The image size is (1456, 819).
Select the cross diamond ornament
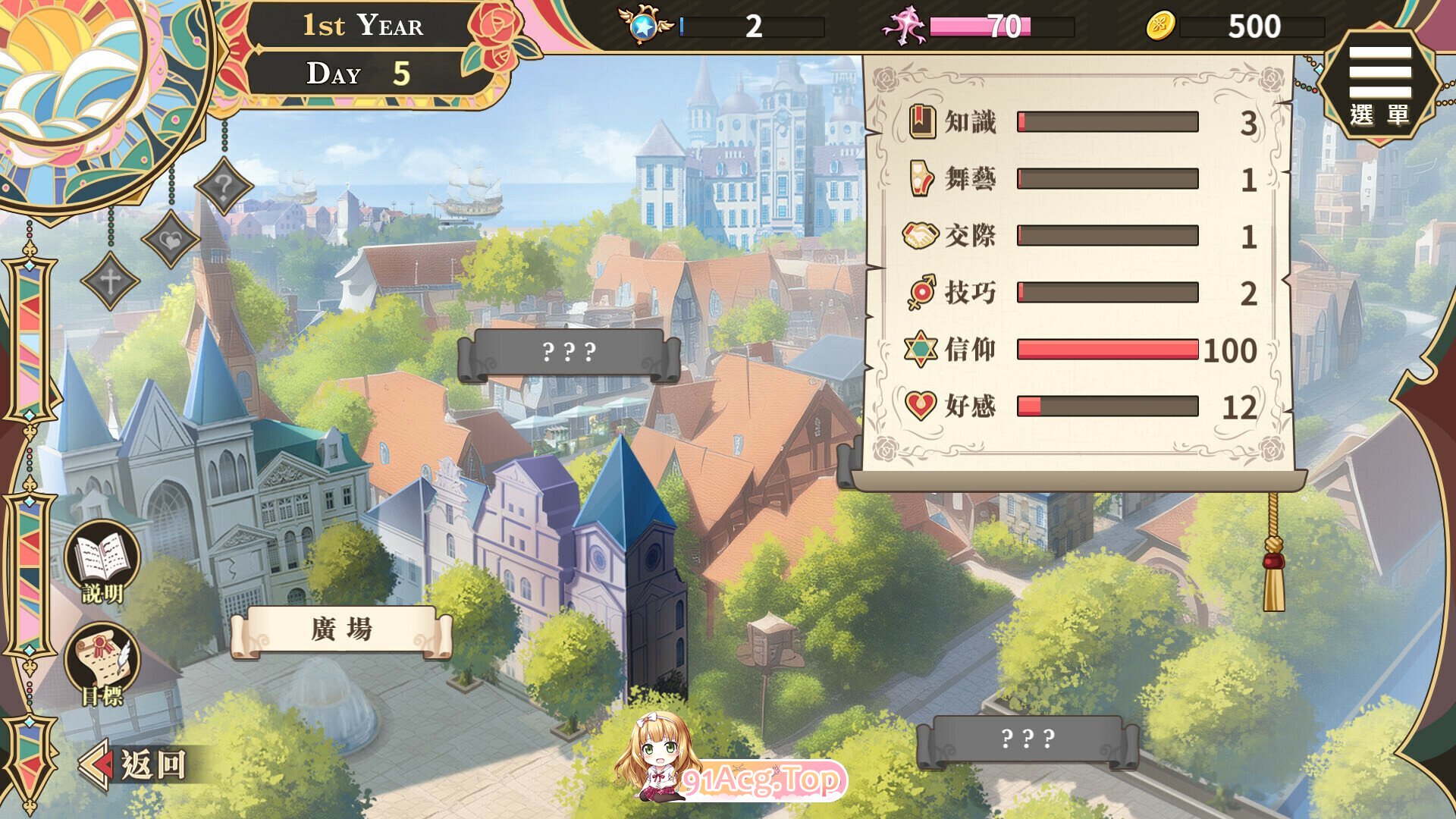[110, 281]
